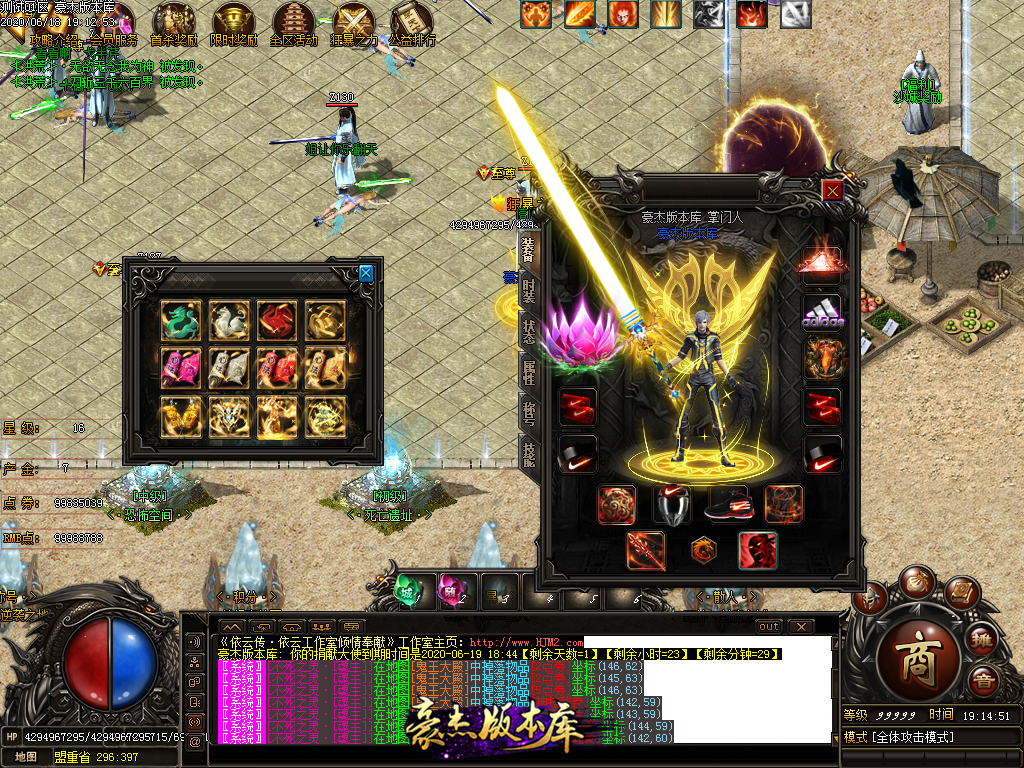Switch to the 技能 skills tab
Screen dimensions: 1024x768
[528, 456]
